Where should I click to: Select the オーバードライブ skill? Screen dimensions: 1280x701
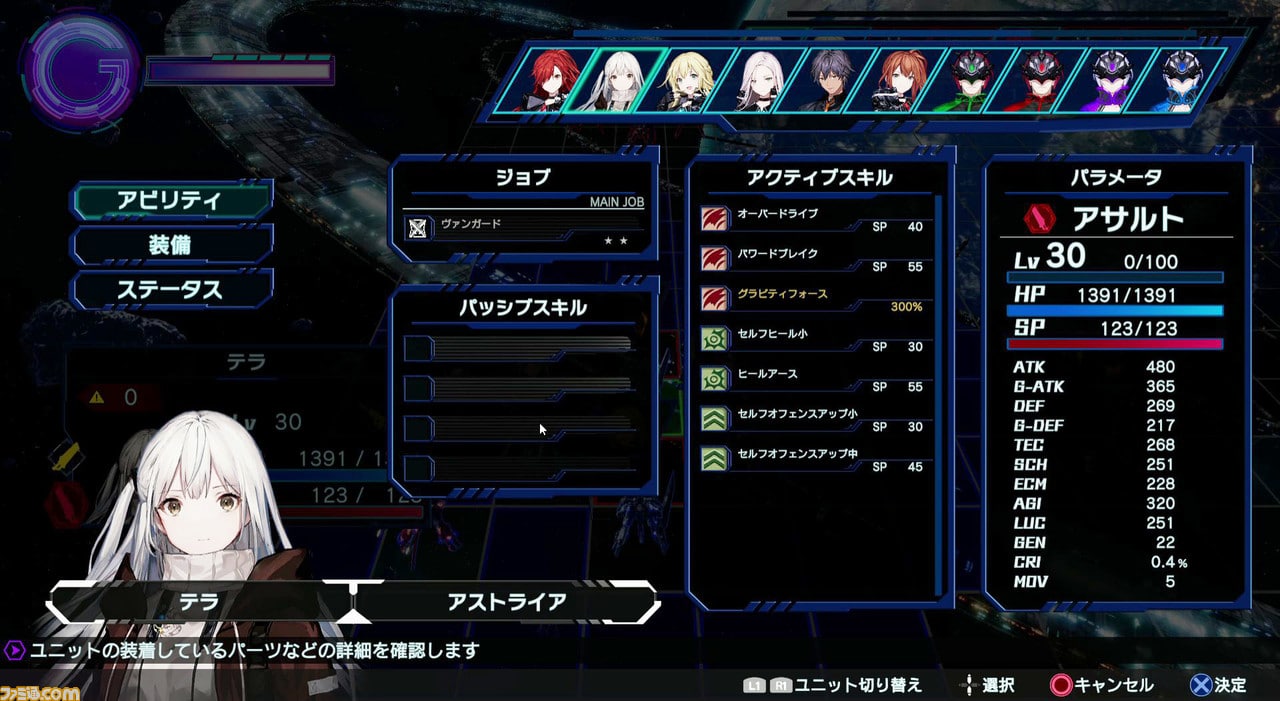click(812, 218)
